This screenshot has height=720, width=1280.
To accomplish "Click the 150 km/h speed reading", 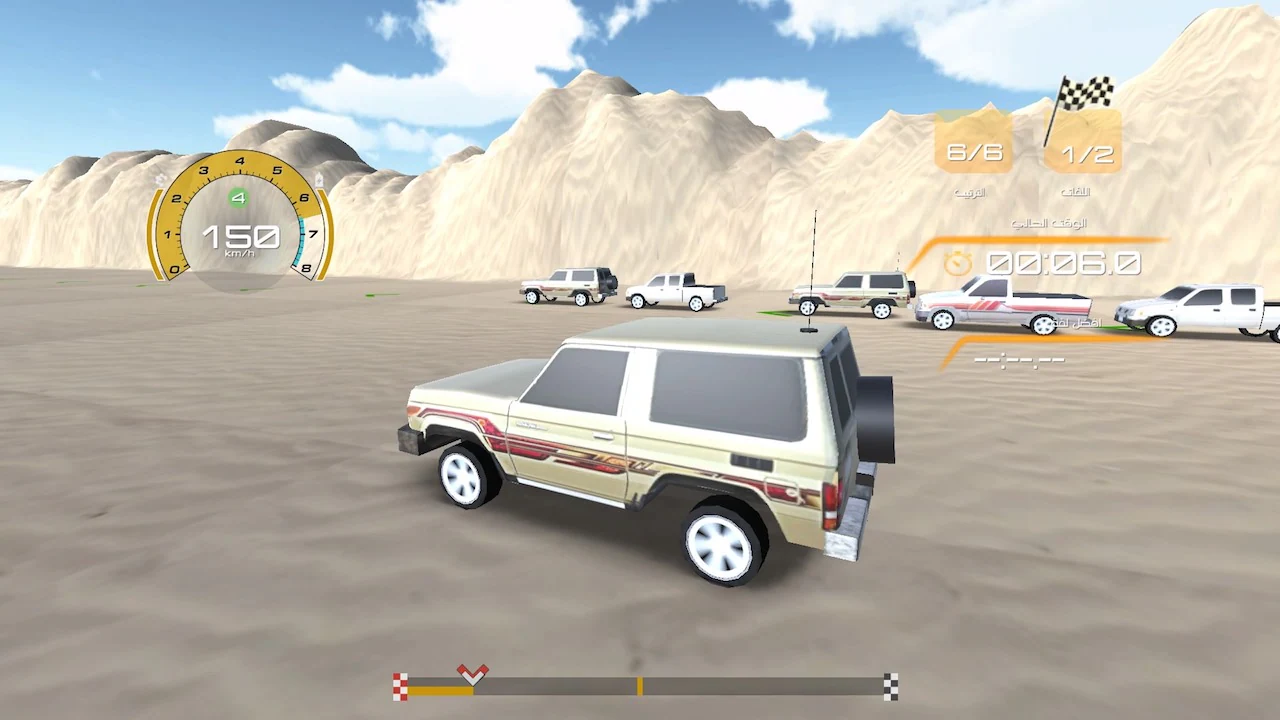I will coord(240,237).
